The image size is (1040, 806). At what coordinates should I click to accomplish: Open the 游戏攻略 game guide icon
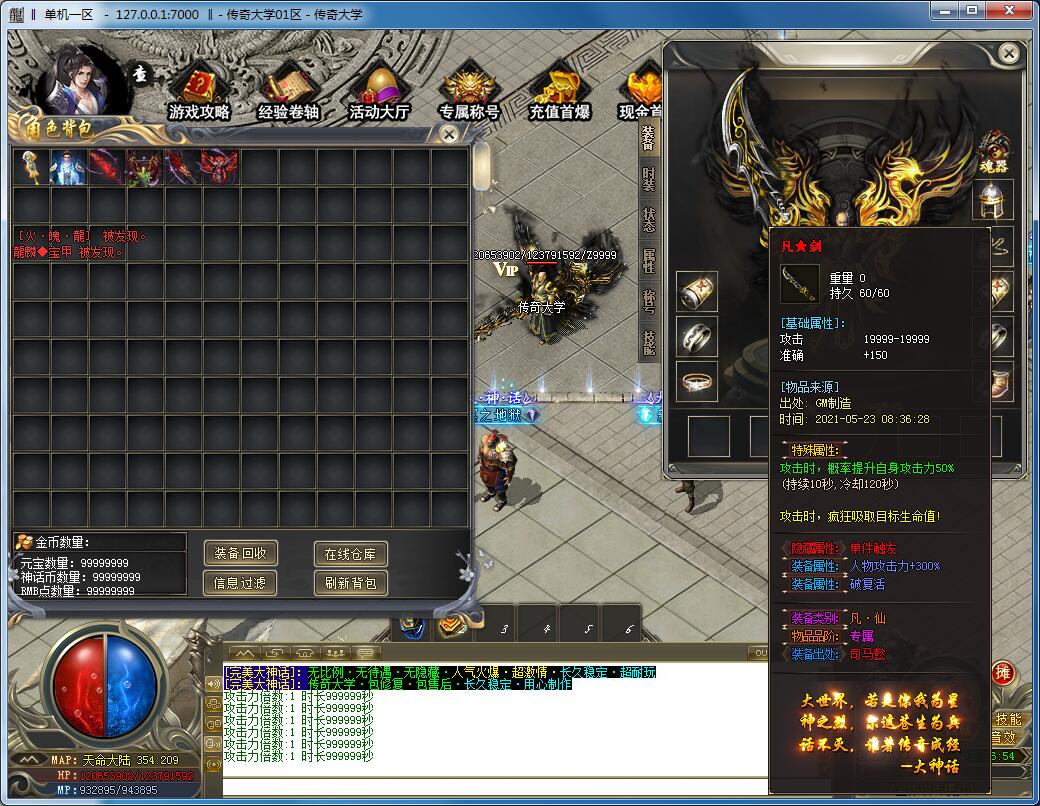click(x=199, y=93)
